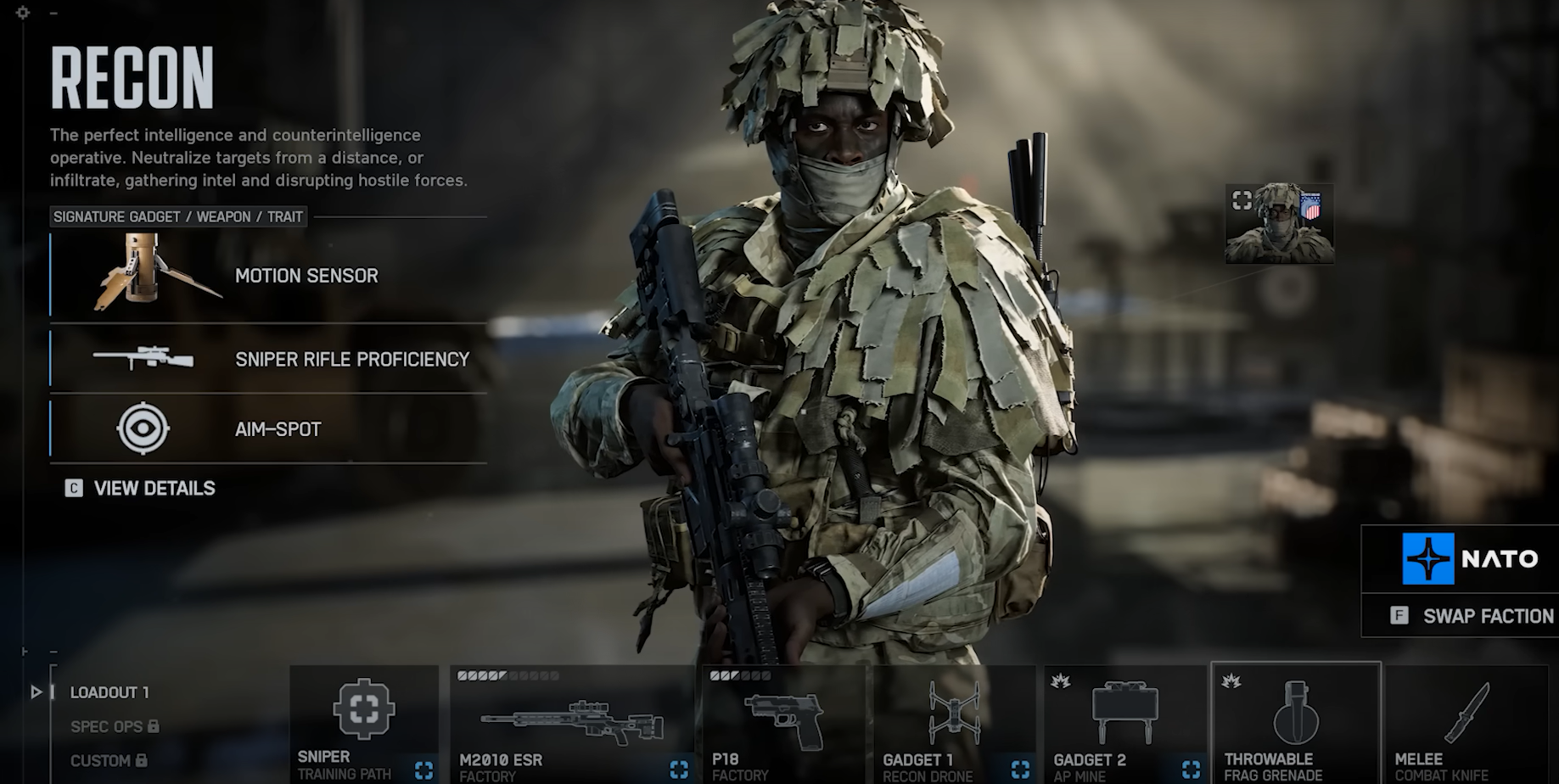Open the Combat Knife melee slot

point(1466,724)
